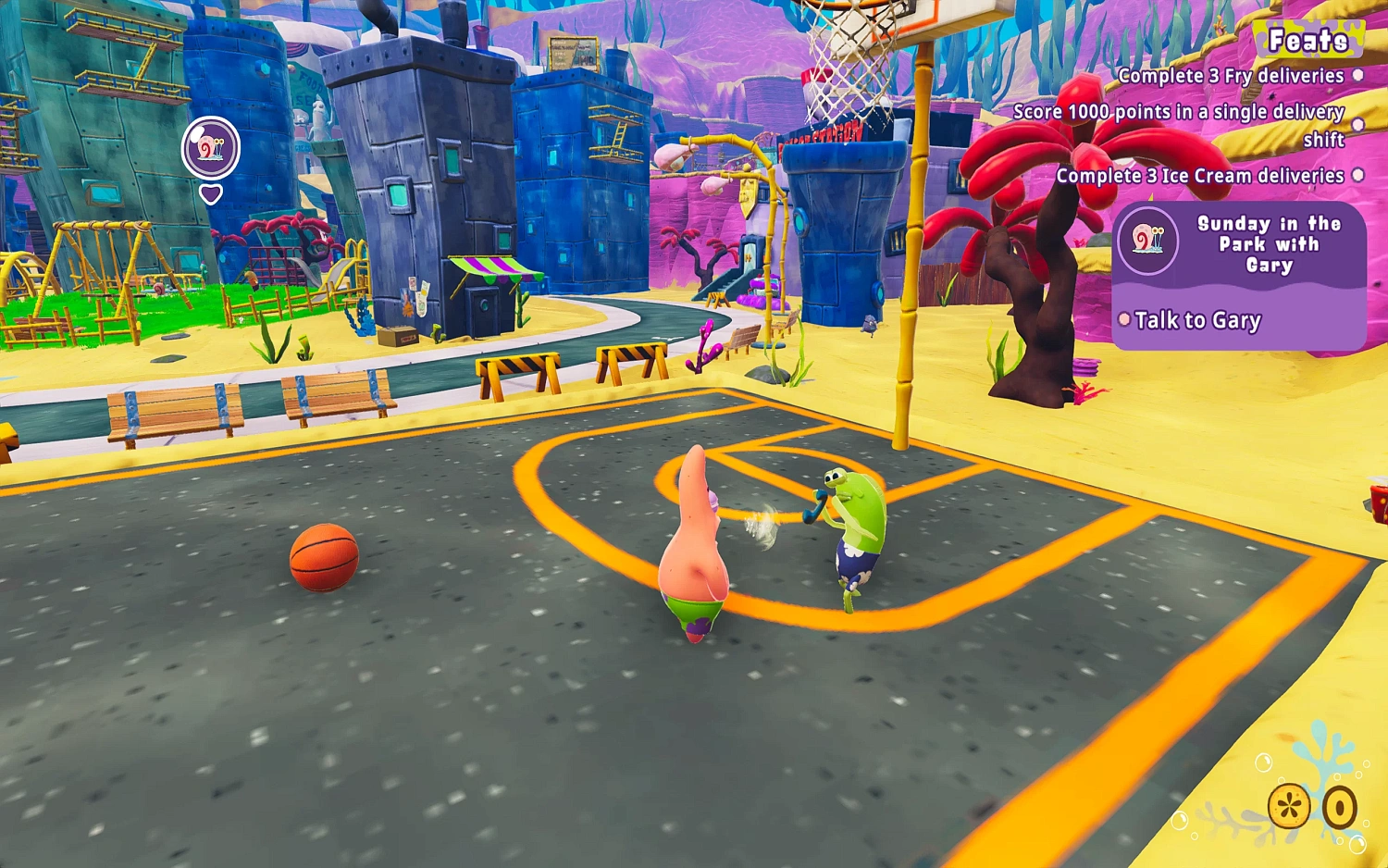1388x868 pixels.
Task: Click the heart icon below Gary's bubble
Action: (211, 194)
